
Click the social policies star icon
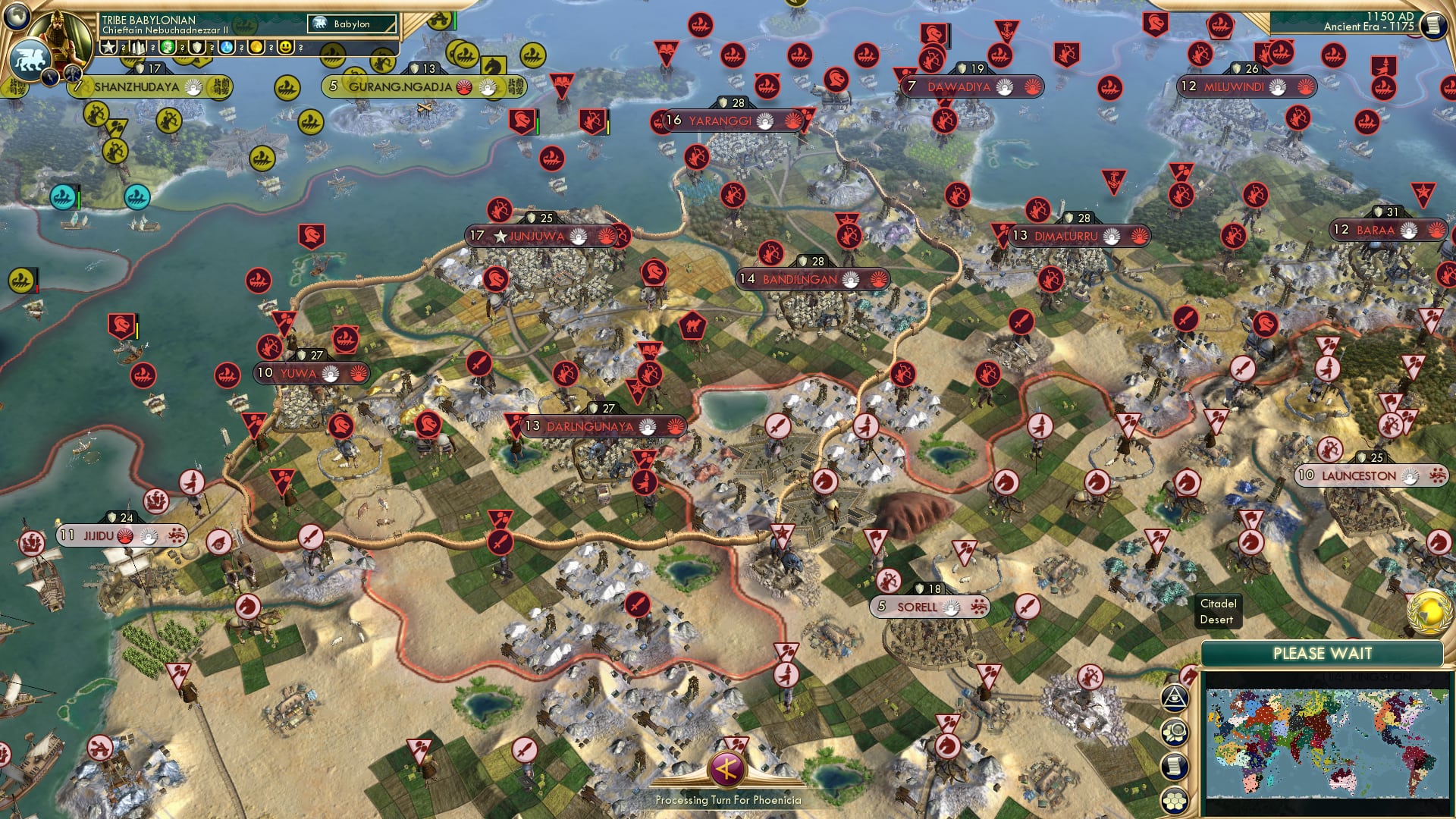pyautogui.click(x=107, y=47)
